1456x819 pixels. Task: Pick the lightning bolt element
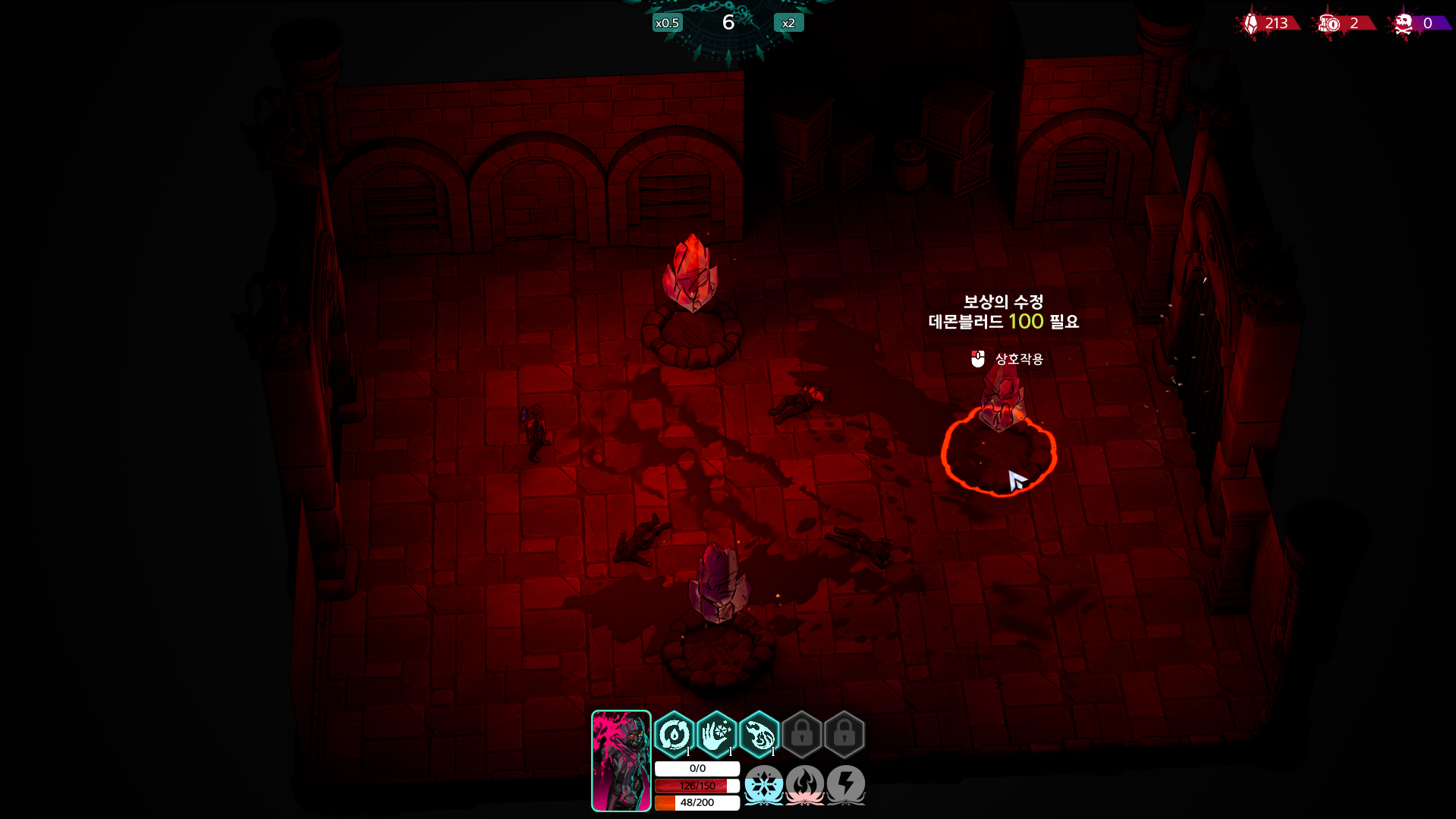(x=845, y=784)
